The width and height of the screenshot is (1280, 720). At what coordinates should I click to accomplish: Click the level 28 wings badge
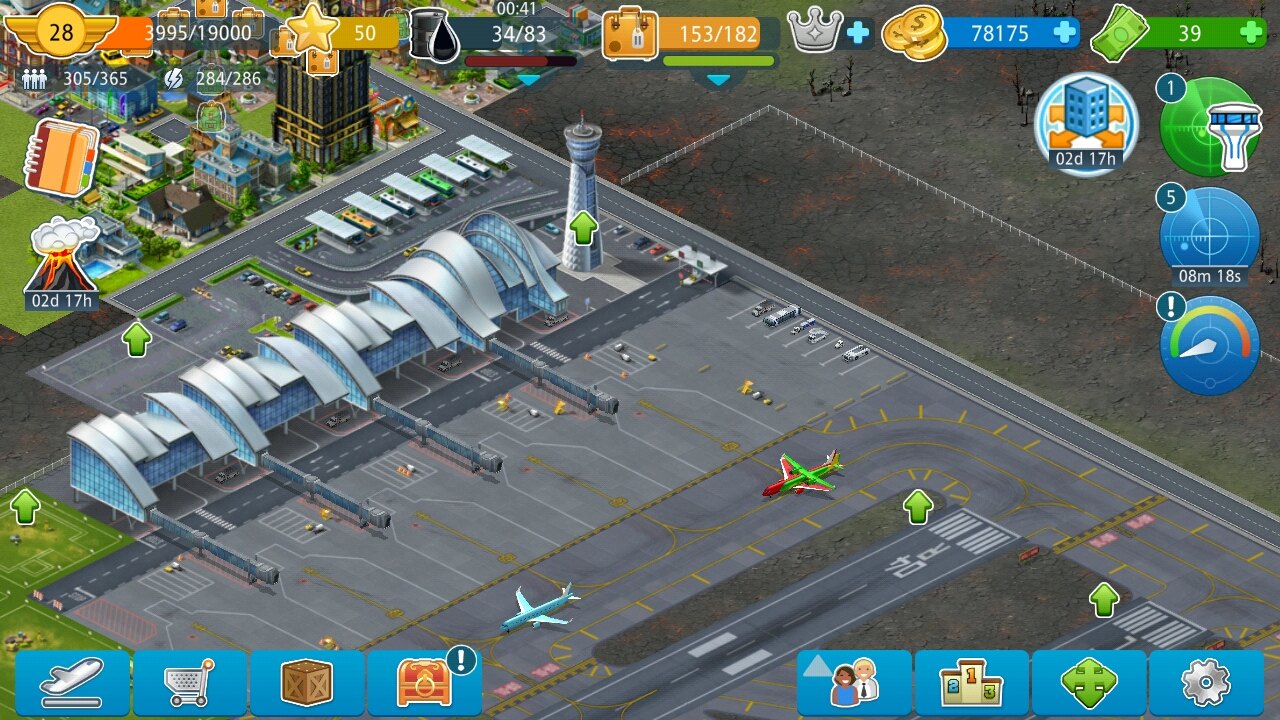62,32
